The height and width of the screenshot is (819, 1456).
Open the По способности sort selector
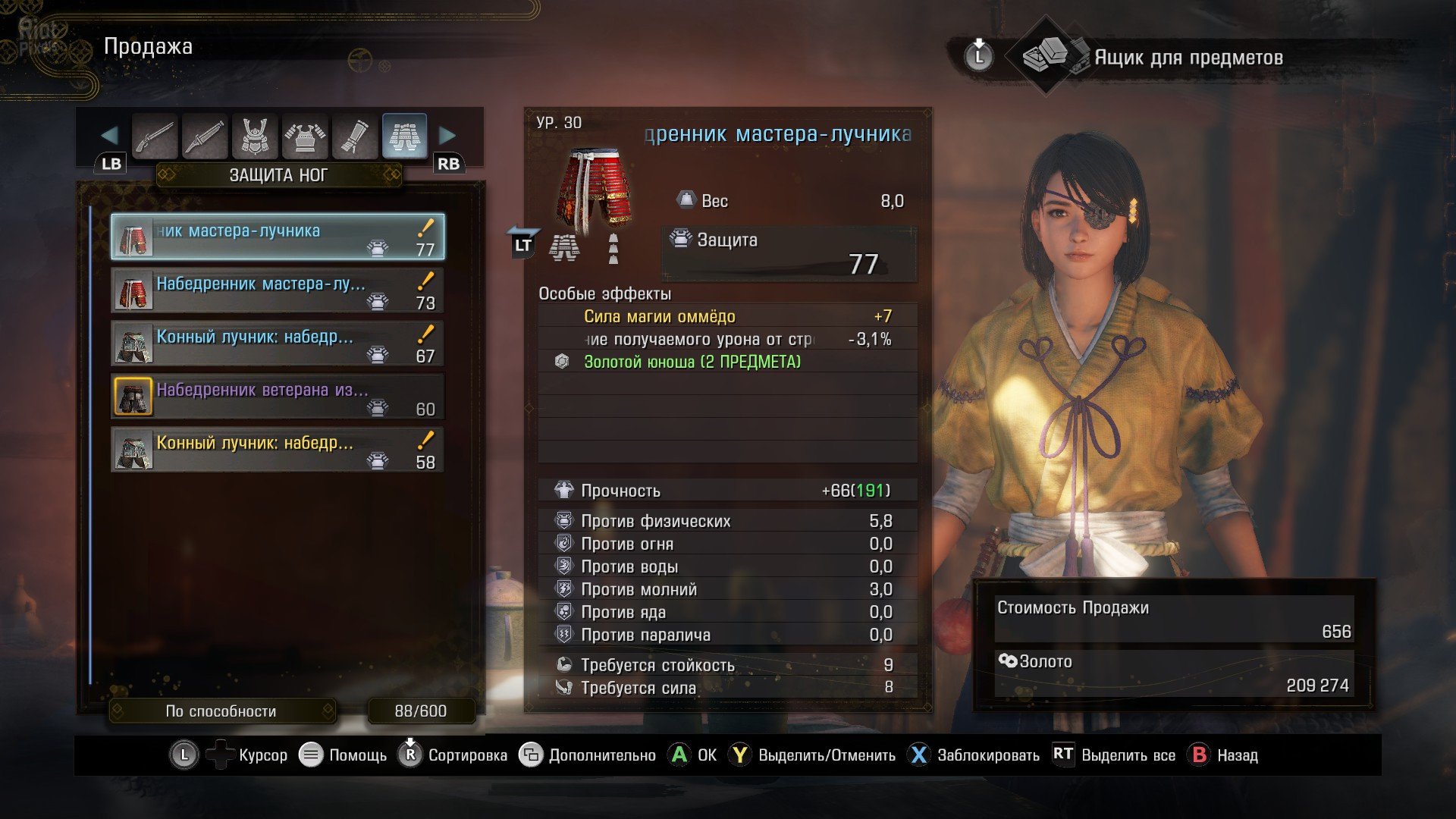click(221, 711)
